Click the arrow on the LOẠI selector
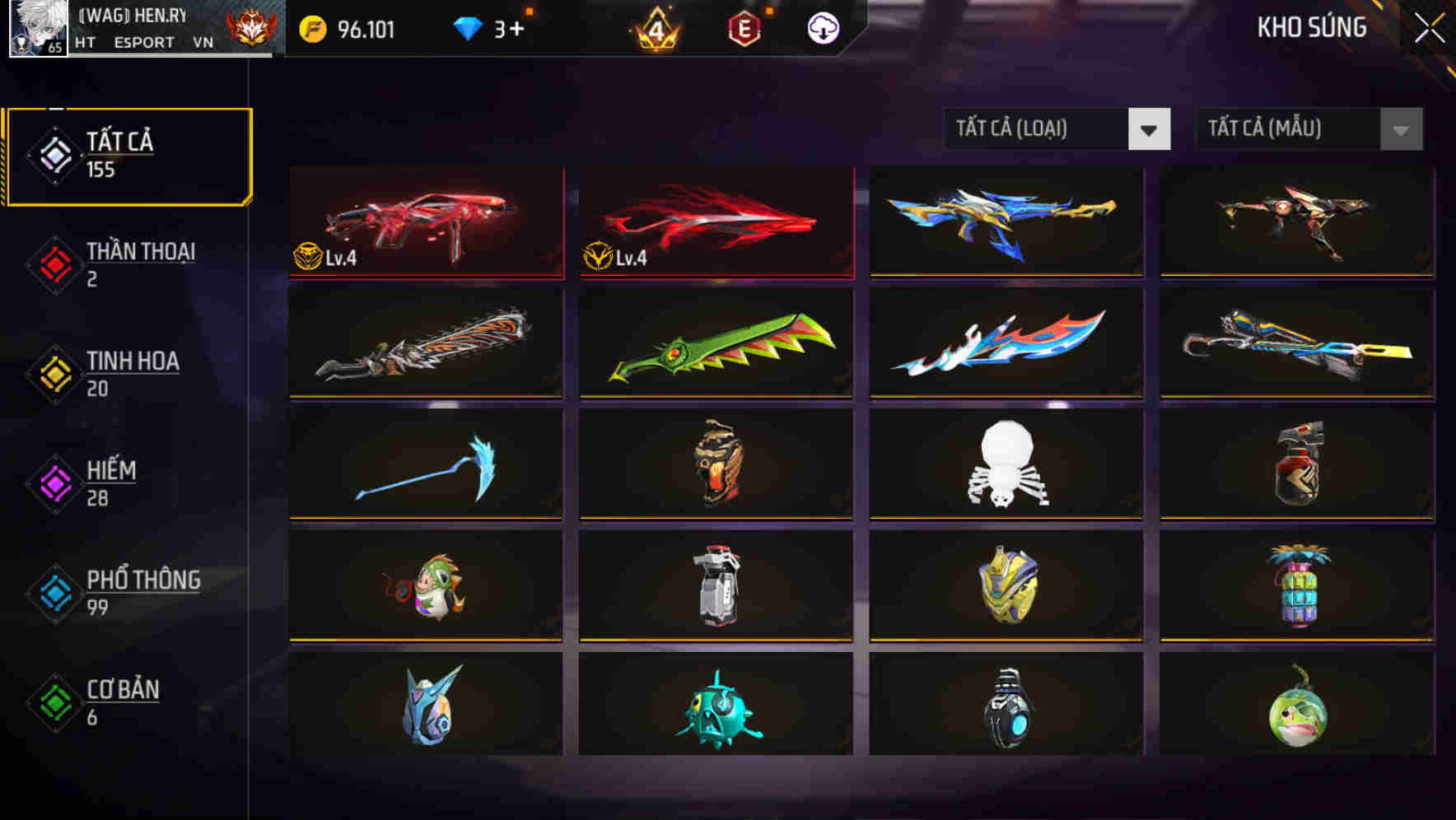The width and height of the screenshot is (1456, 820). 1150,129
